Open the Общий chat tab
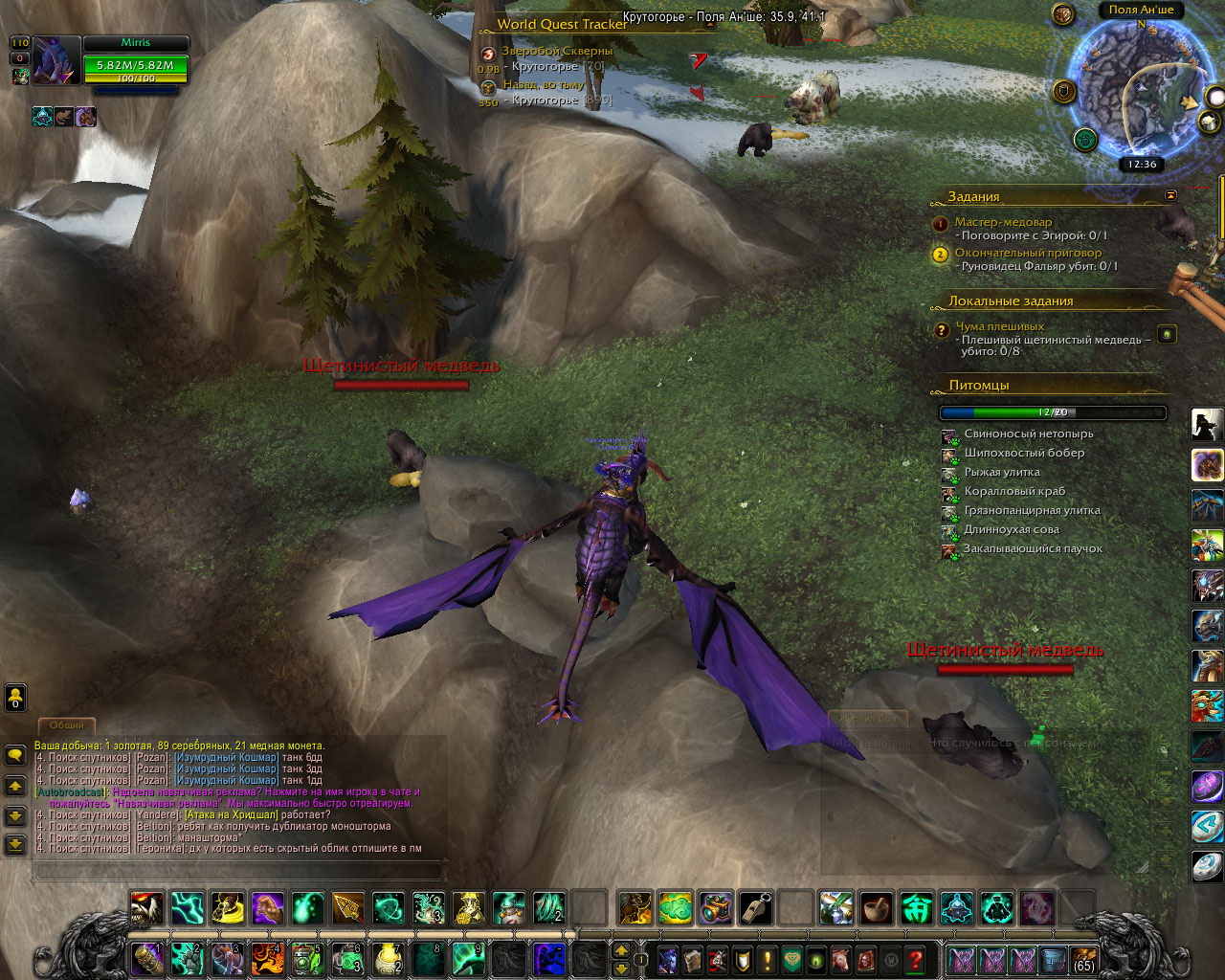1225x980 pixels. (66, 725)
